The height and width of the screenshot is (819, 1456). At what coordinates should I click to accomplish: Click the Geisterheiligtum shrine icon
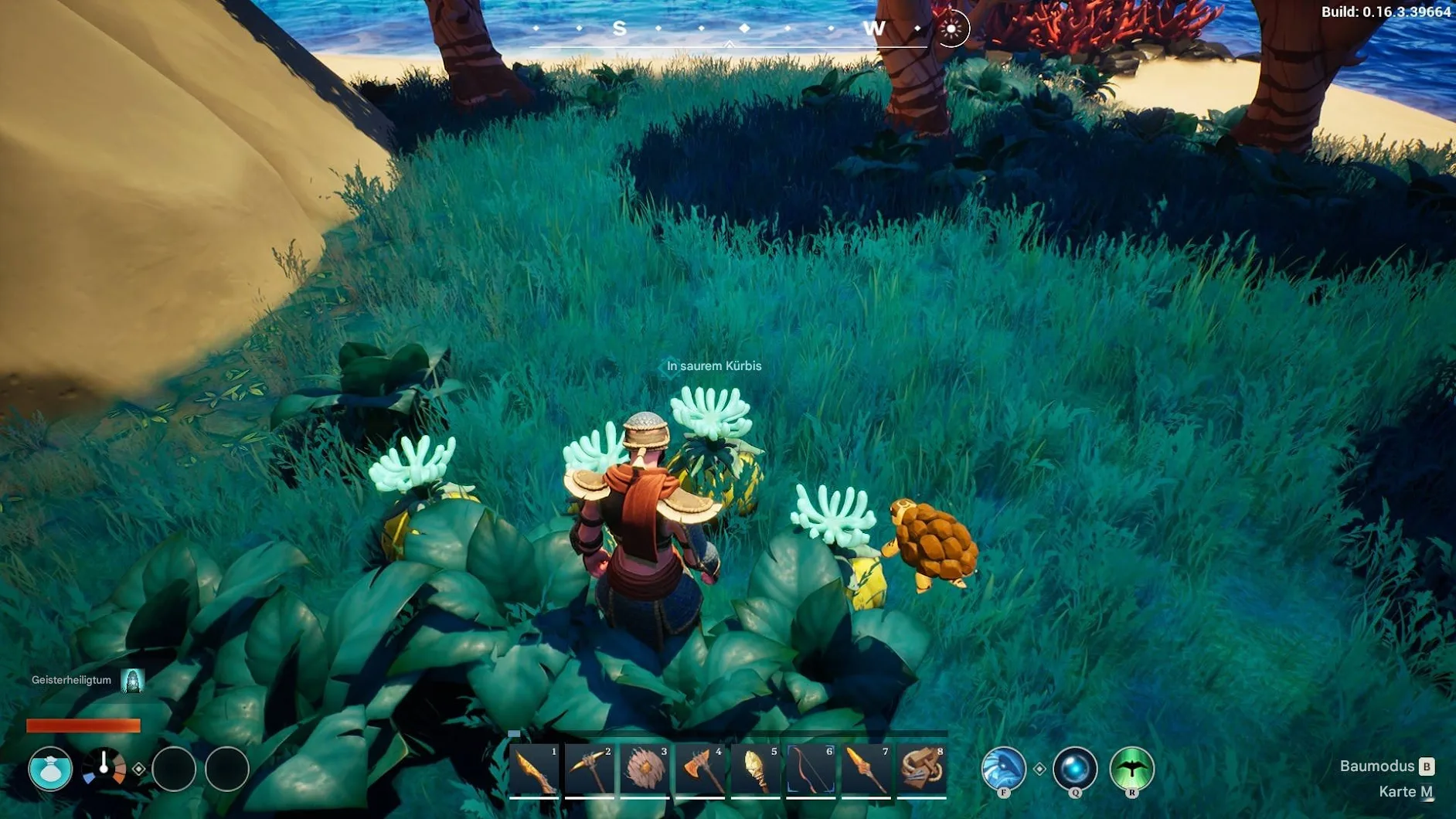[133, 681]
